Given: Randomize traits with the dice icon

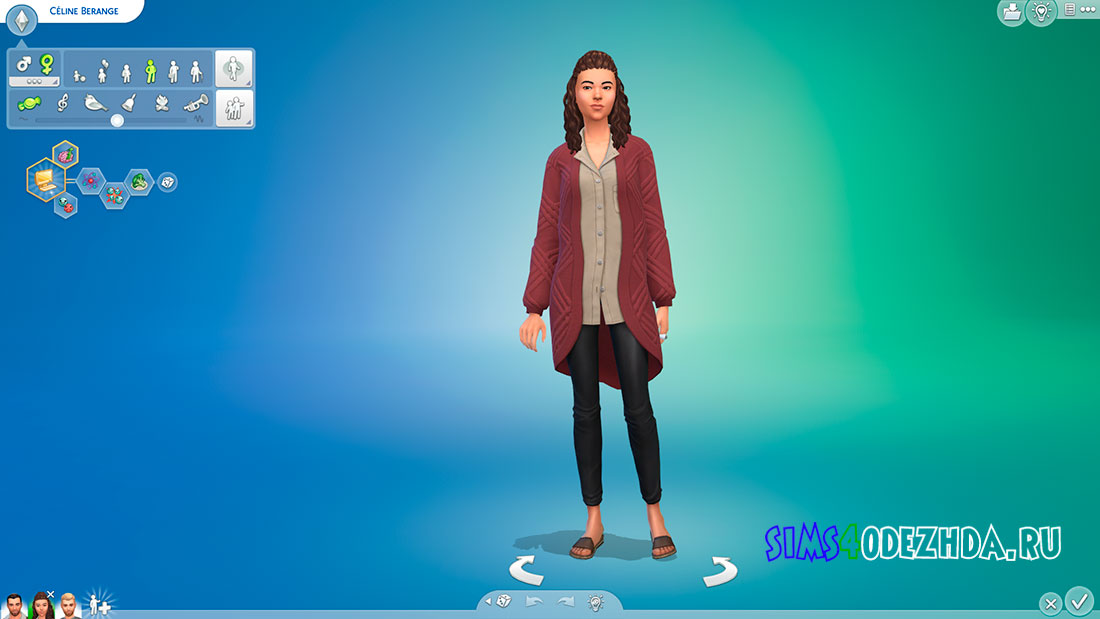Looking at the screenshot, I should point(168,182).
